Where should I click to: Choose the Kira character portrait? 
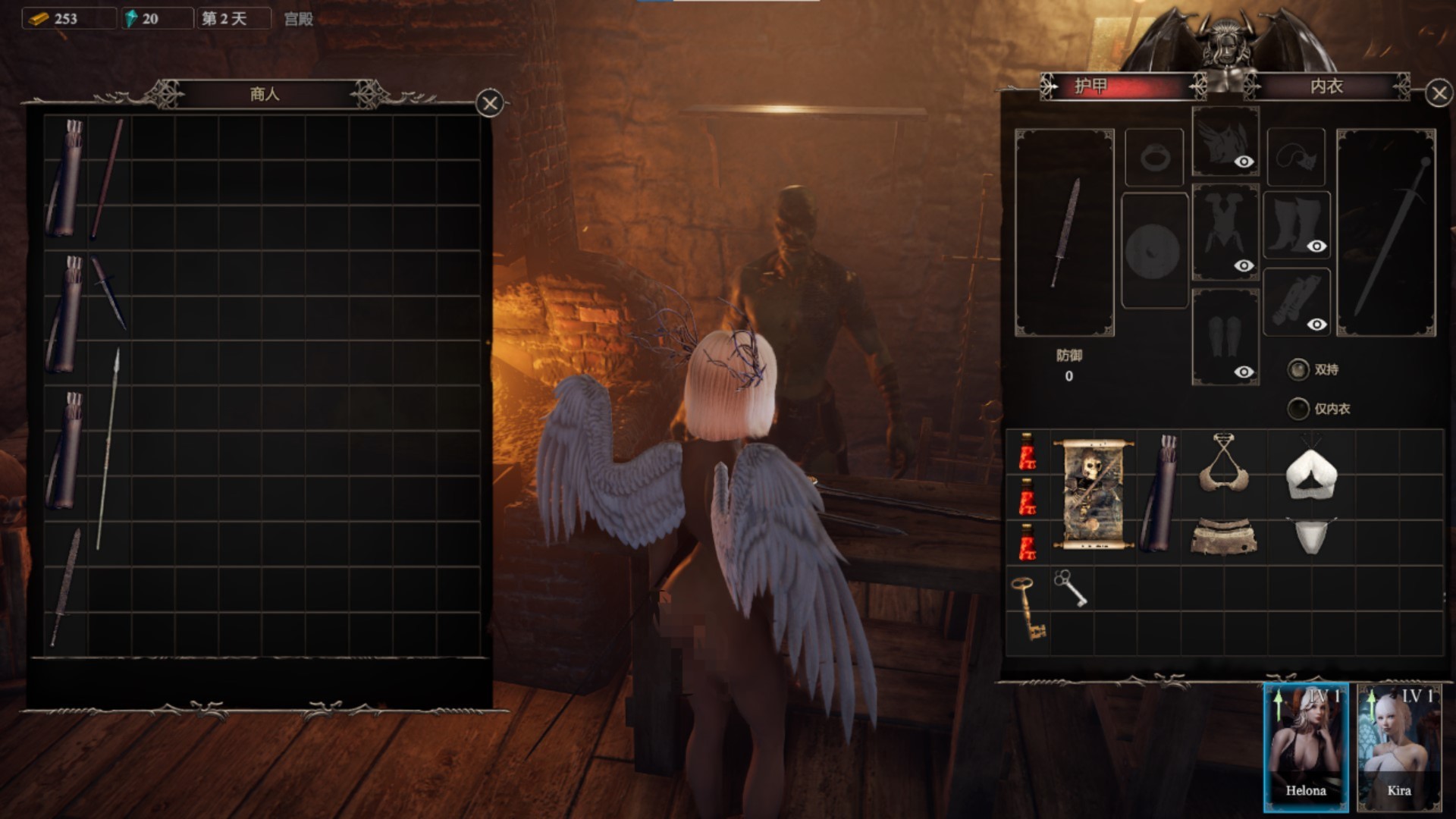coord(1398,747)
